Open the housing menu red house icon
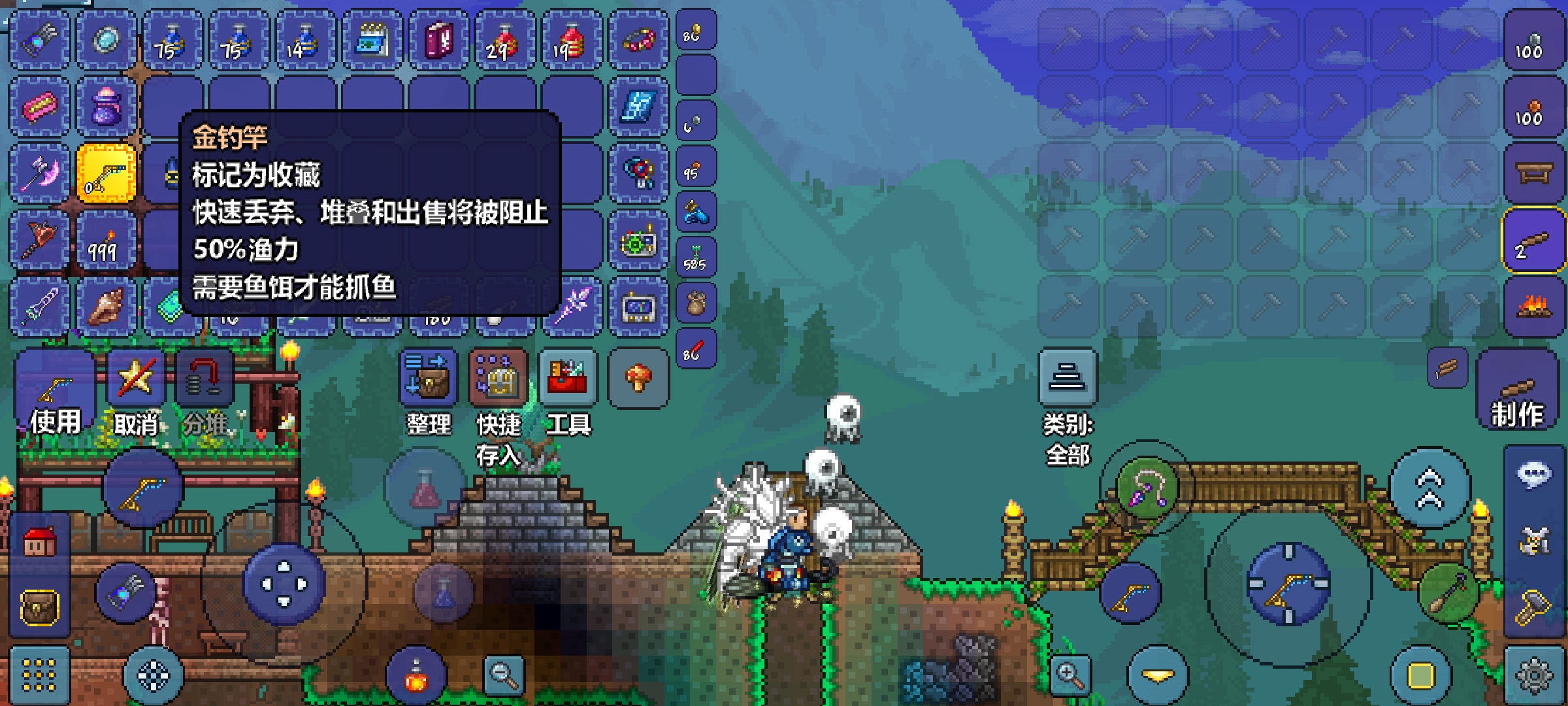This screenshot has height=706, width=1568. (39, 543)
